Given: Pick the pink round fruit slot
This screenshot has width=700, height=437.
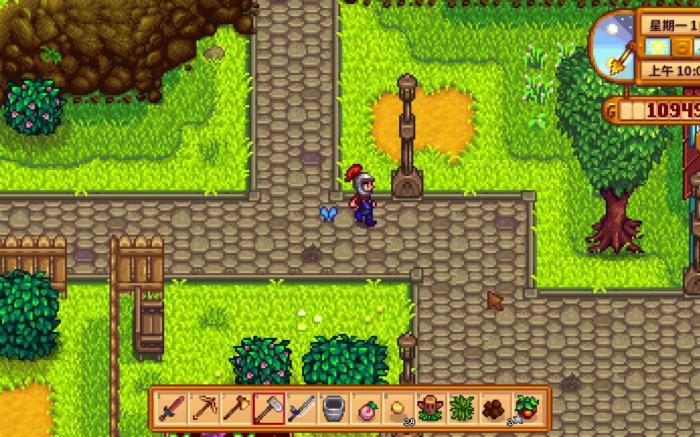Looking at the screenshot, I should (x=366, y=408).
